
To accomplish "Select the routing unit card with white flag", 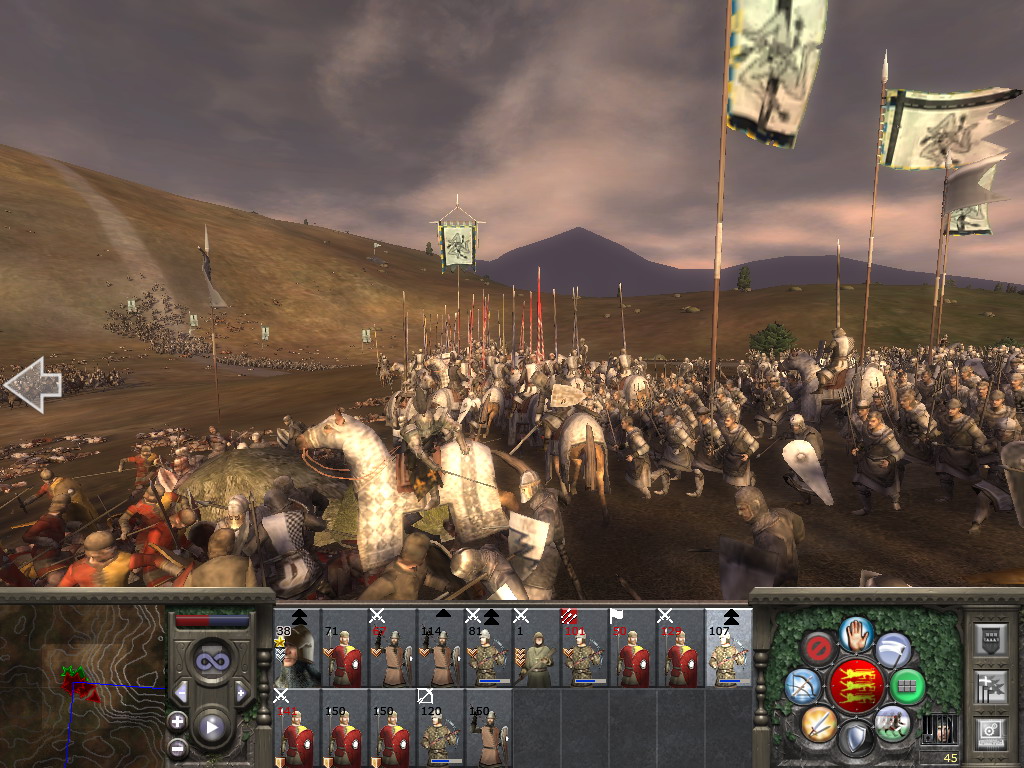I will (633, 655).
